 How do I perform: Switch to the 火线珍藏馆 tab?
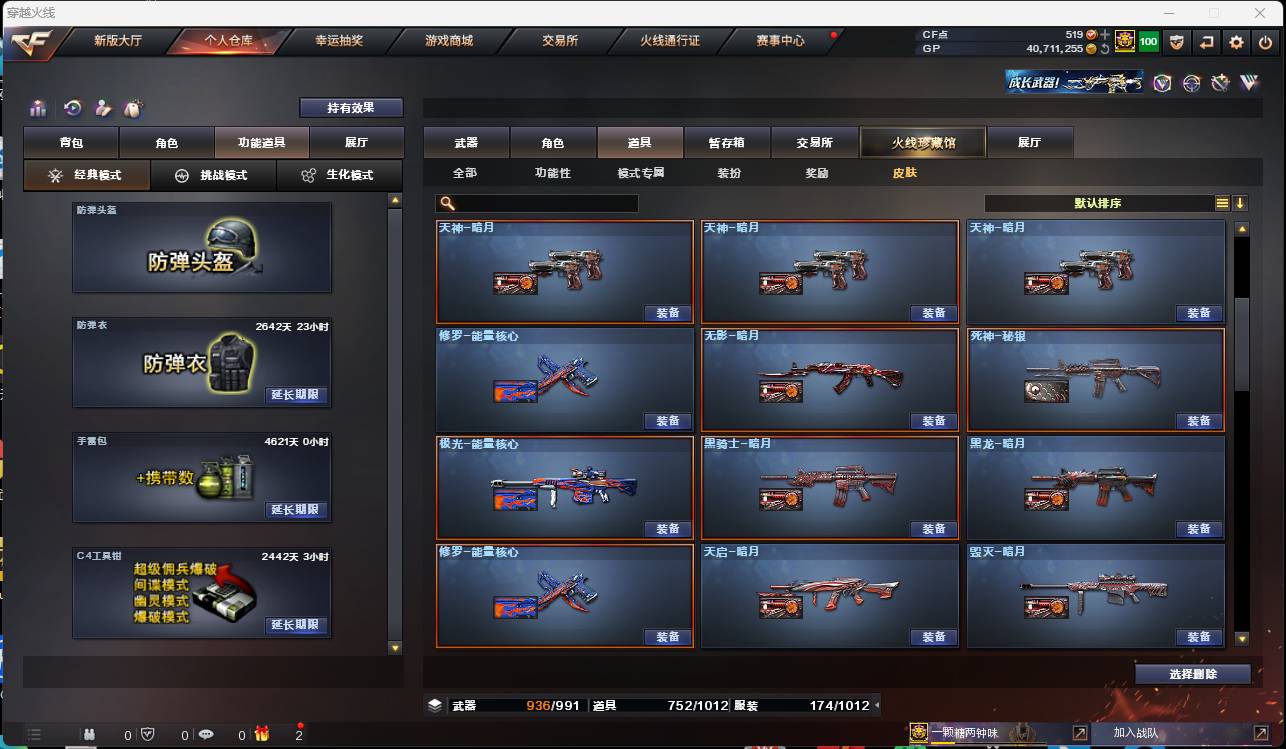[x=921, y=142]
